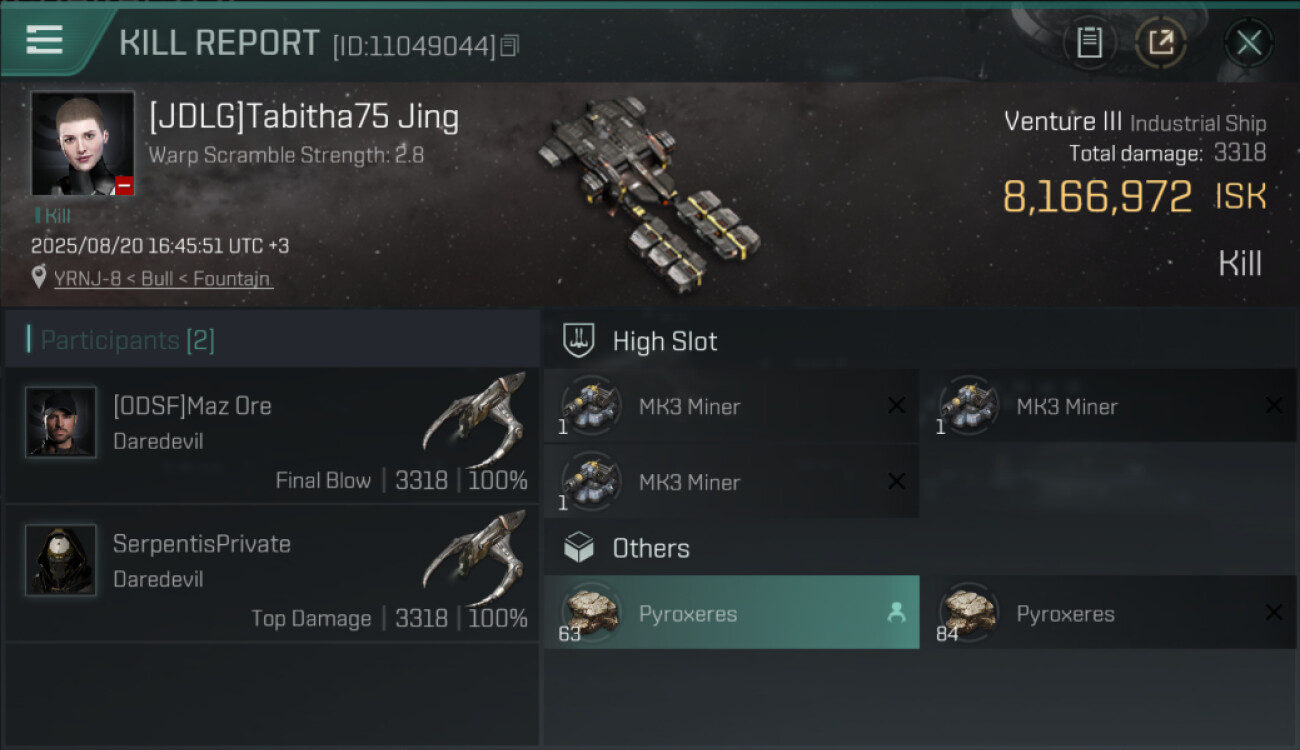This screenshot has height=750, width=1300.
Task: Copy the kill report ID
Action: [510, 46]
